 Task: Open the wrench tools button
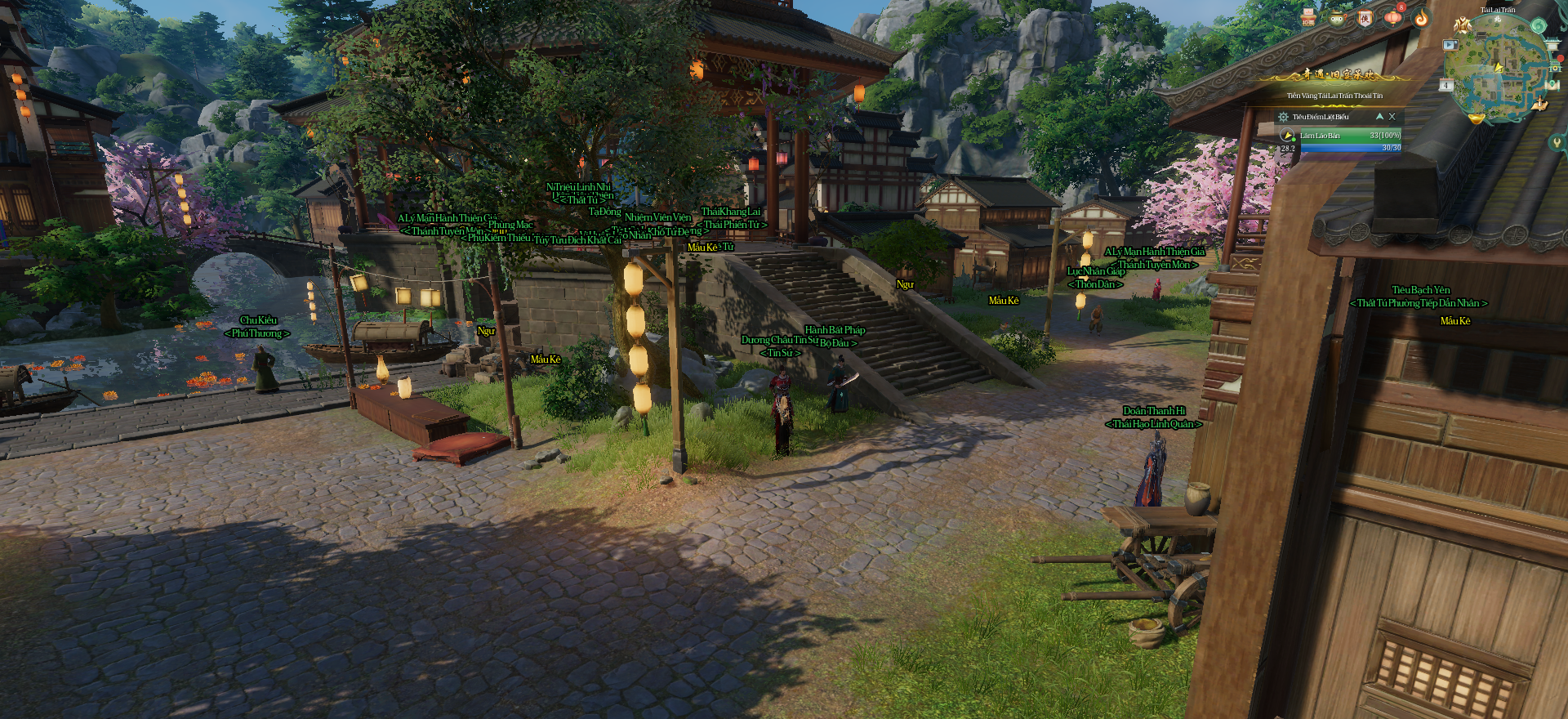[x=1557, y=142]
